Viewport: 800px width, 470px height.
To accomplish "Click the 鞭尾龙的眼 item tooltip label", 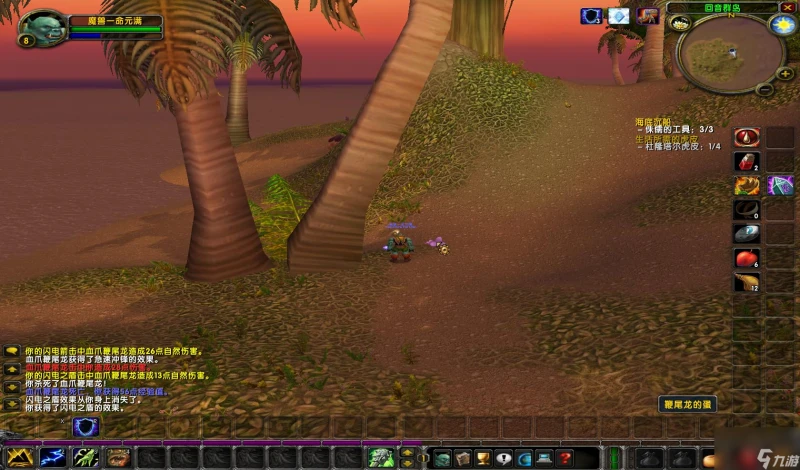I will 689,404.
